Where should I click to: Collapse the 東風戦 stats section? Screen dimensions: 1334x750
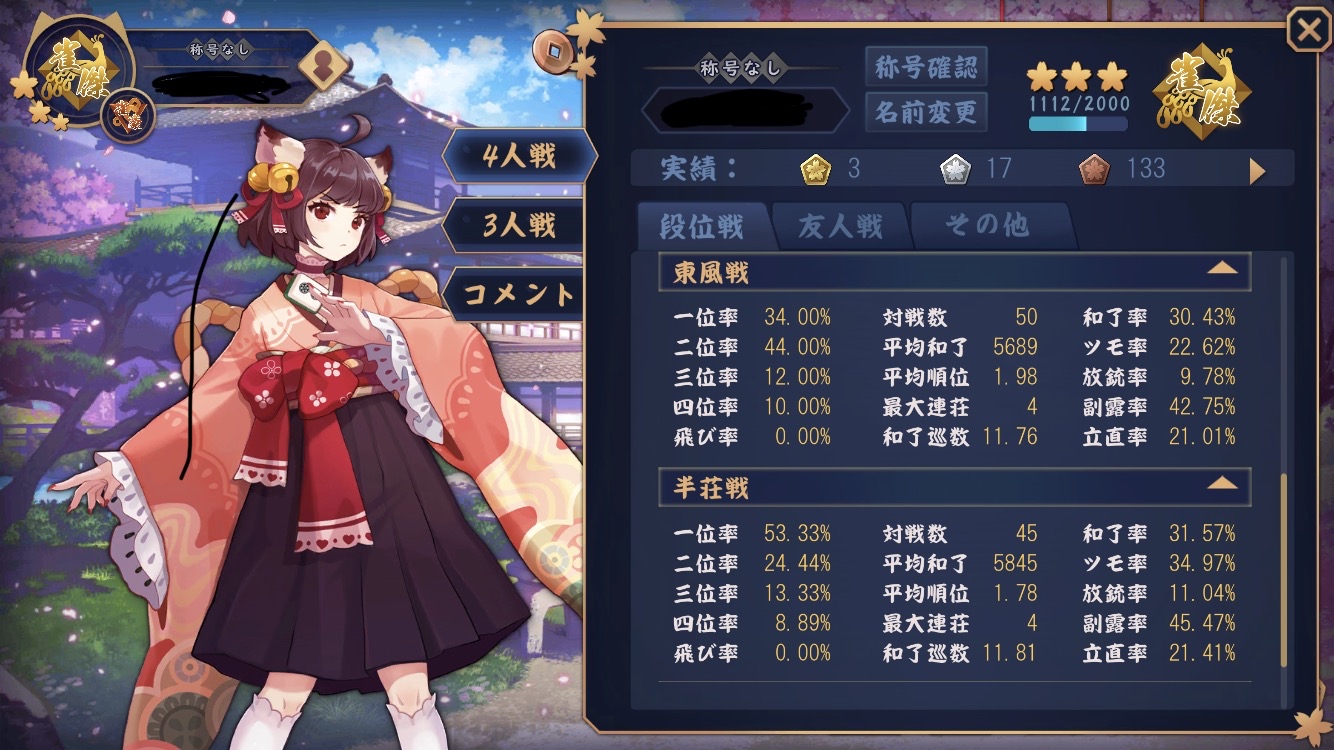(1222, 269)
